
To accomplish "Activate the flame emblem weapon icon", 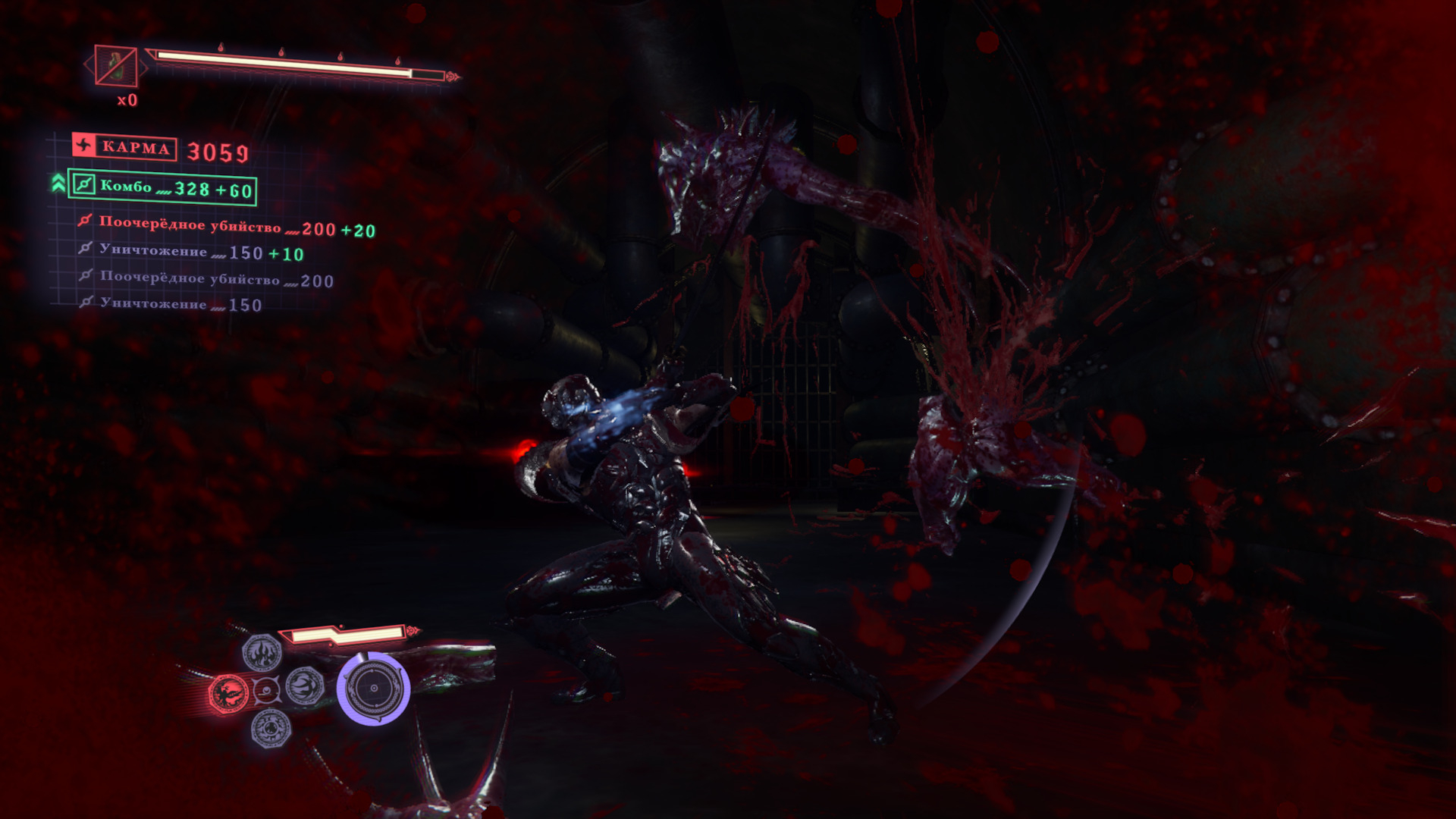I will coord(262,652).
